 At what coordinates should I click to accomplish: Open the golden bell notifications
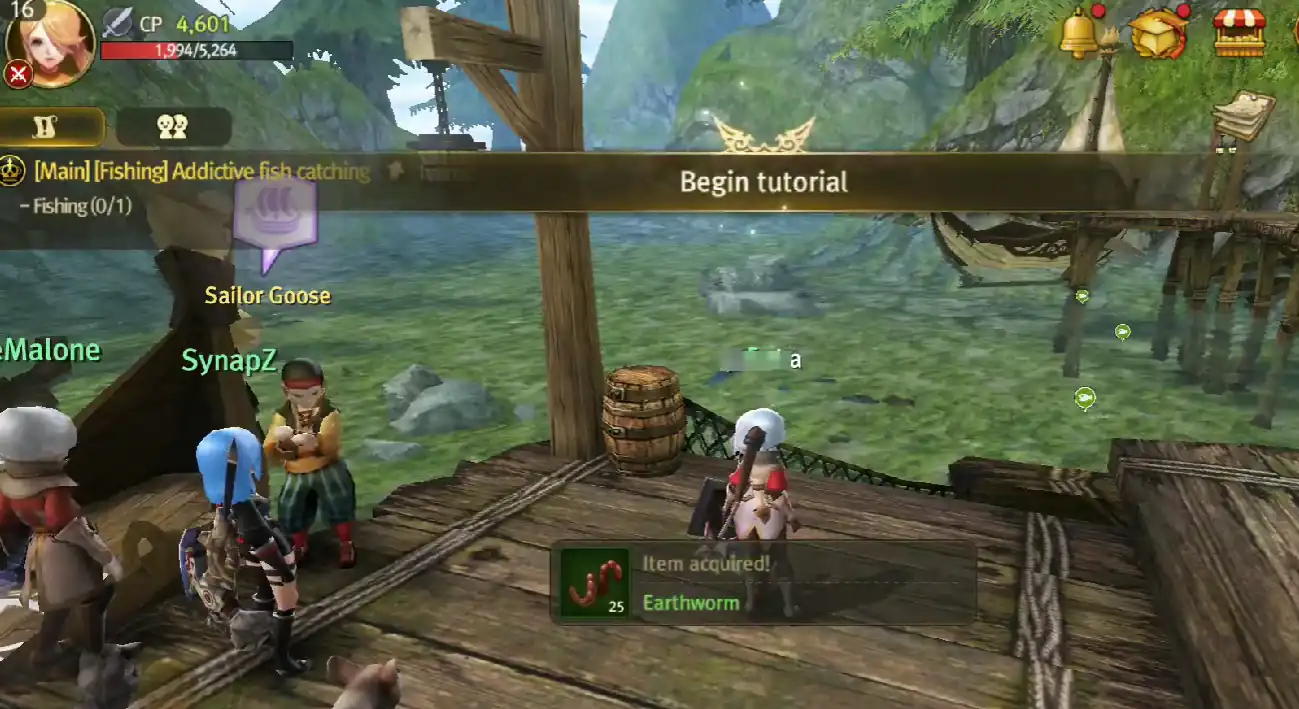pos(1080,32)
